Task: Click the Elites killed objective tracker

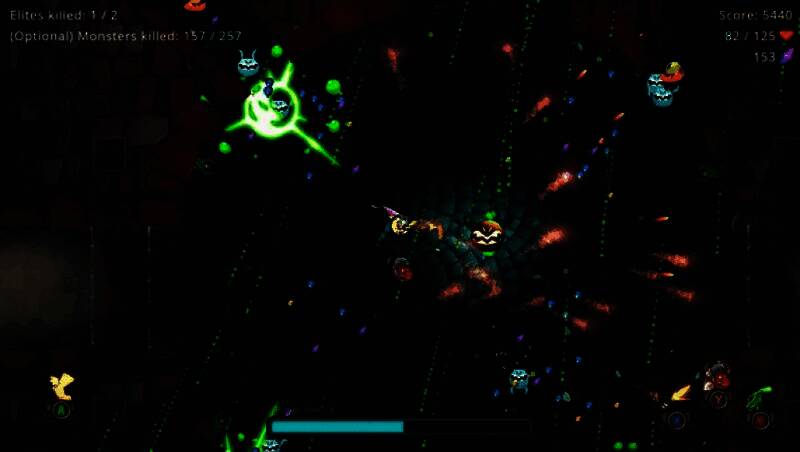Action: point(64,15)
